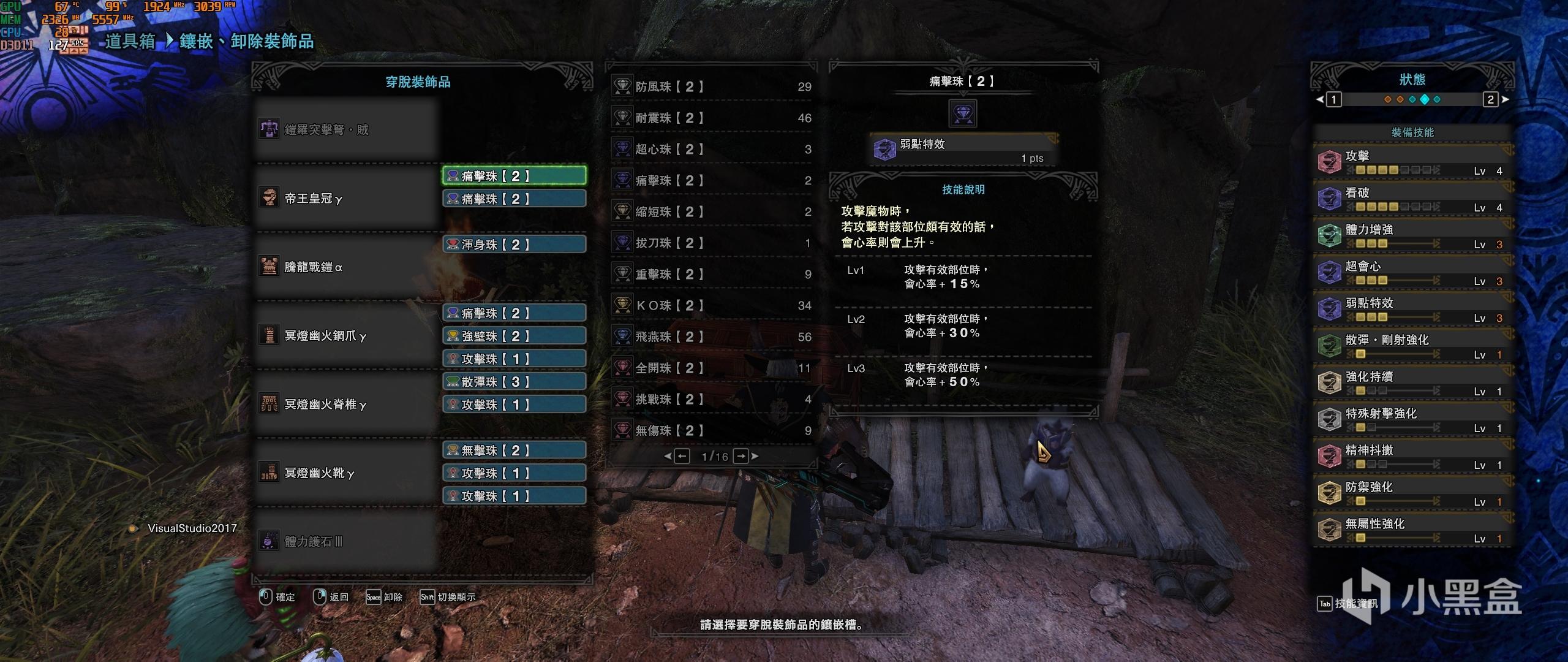Choose 耐震珠【2】 in the jewel list
This screenshot has height=662, width=1568.
(x=712, y=118)
